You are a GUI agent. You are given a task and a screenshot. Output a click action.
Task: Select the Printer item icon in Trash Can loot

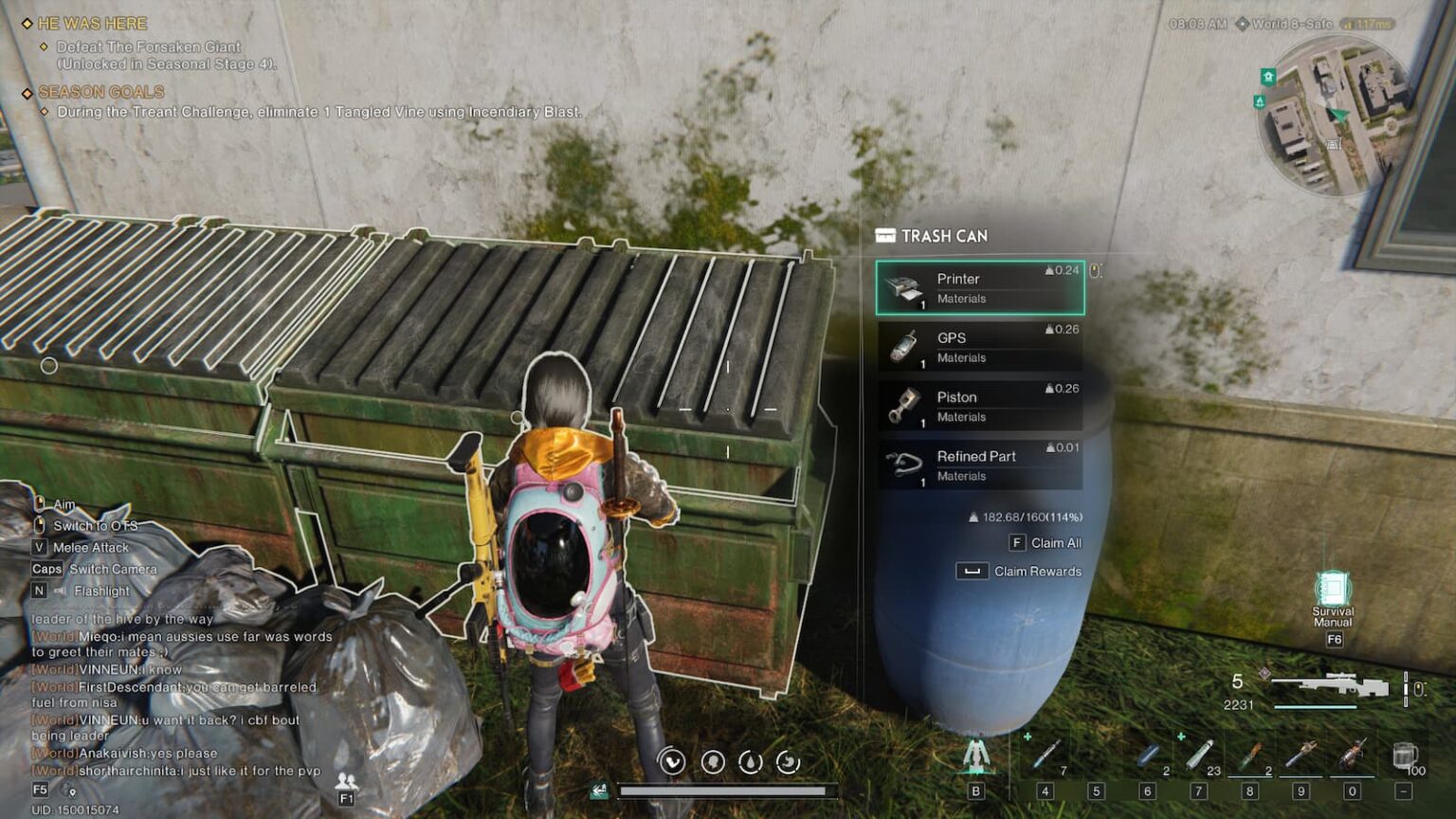coord(902,286)
